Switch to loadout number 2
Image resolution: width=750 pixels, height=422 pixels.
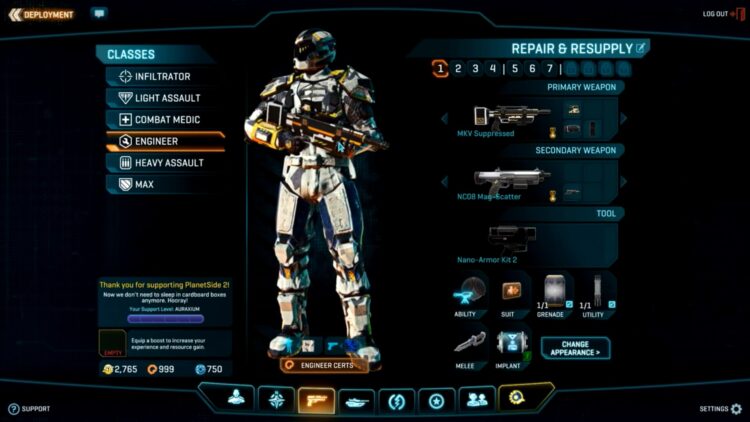(458, 69)
